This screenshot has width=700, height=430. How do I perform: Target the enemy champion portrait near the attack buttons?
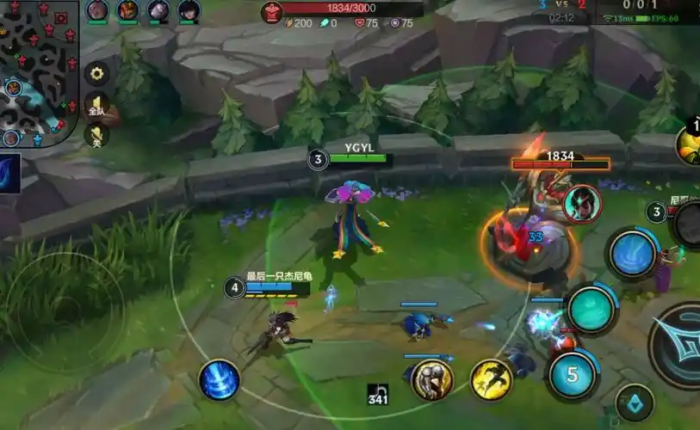pyautogui.click(x=580, y=203)
